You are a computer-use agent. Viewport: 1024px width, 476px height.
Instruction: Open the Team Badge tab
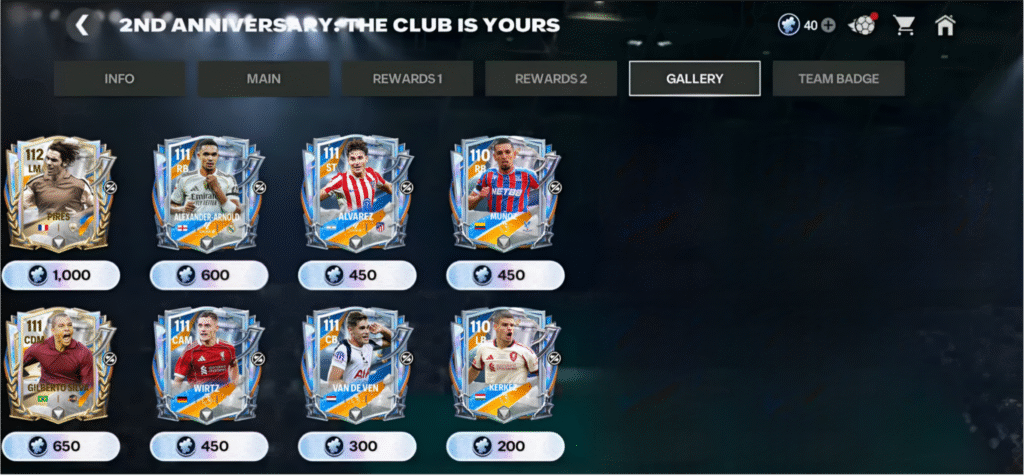pyautogui.click(x=838, y=78)
